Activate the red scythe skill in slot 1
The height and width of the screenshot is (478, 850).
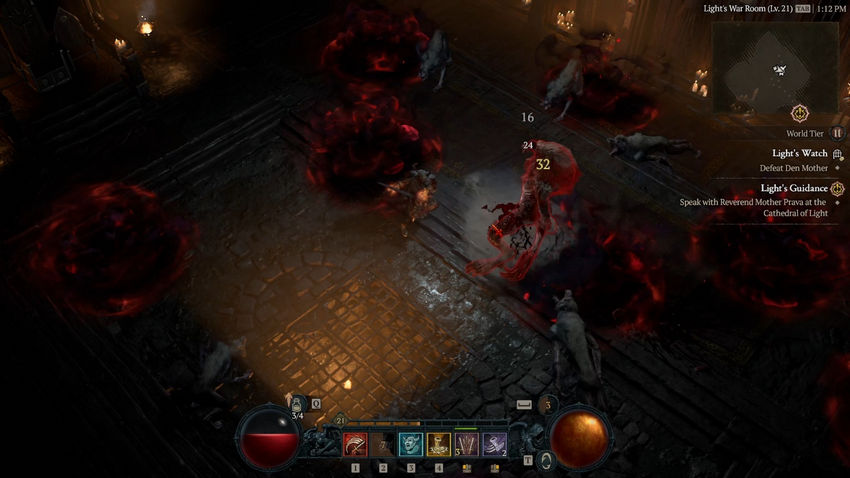pos(355,444)
